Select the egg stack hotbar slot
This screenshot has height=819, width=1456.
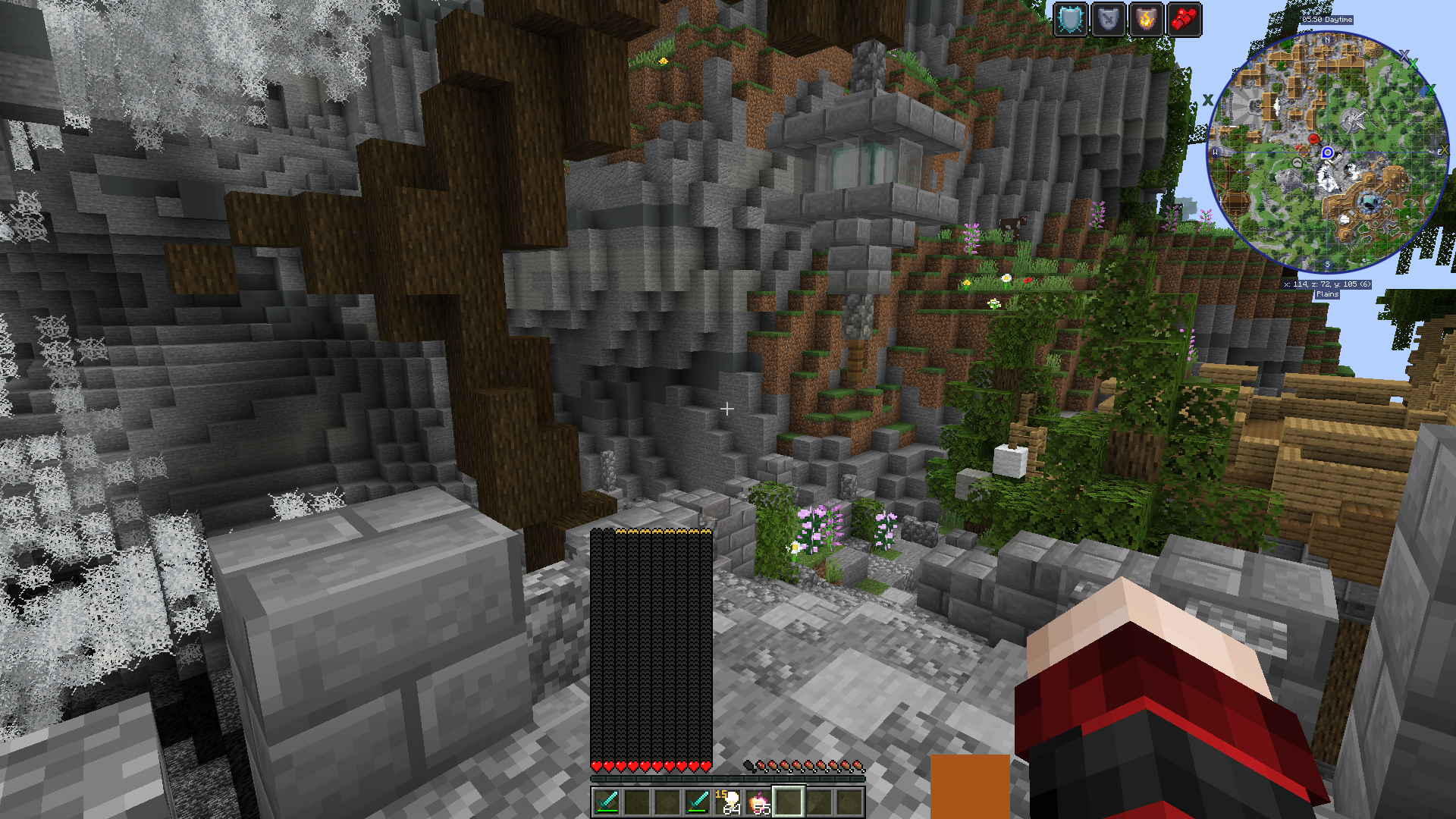[x=728, y=801]
